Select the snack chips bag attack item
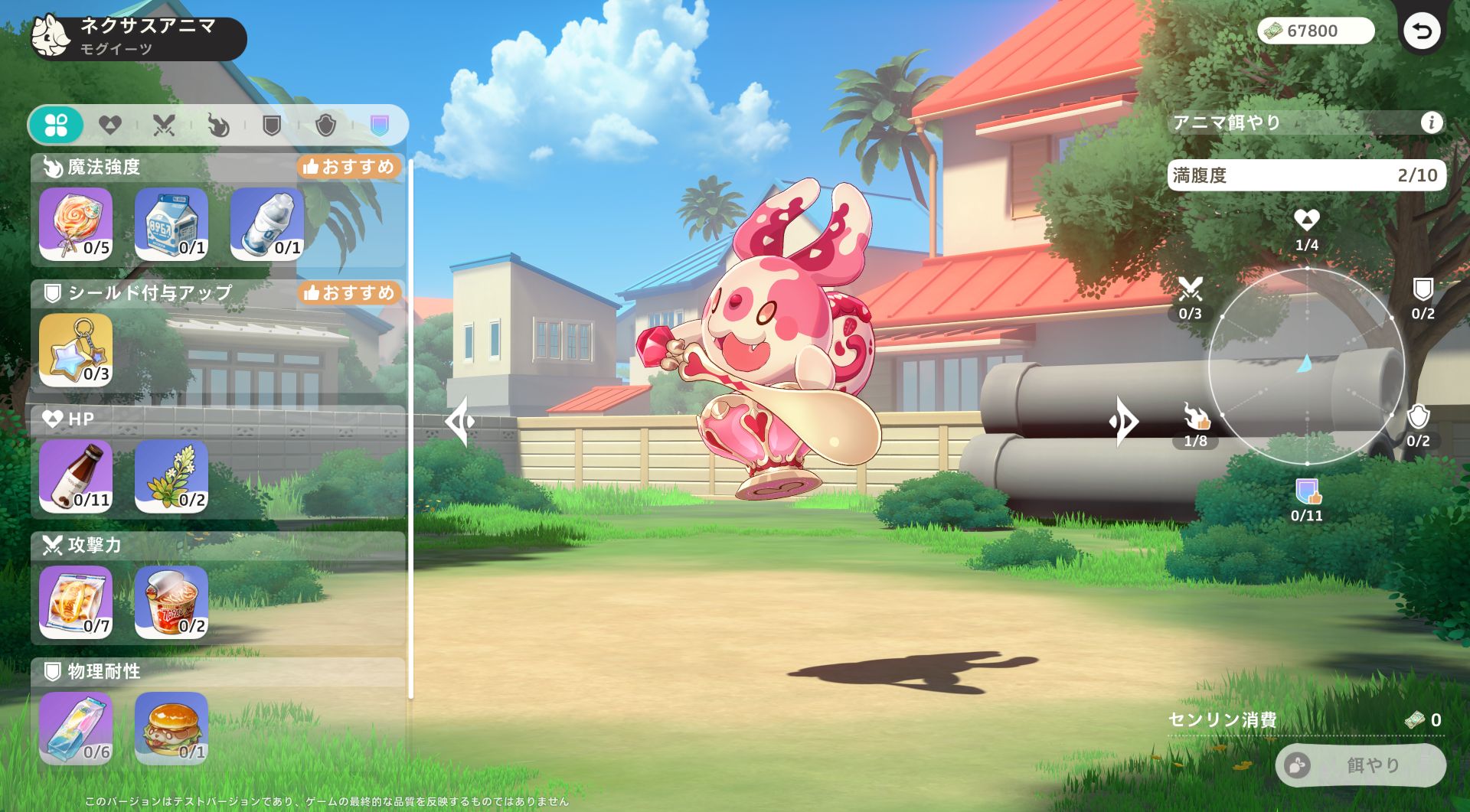 click(76, 602)
